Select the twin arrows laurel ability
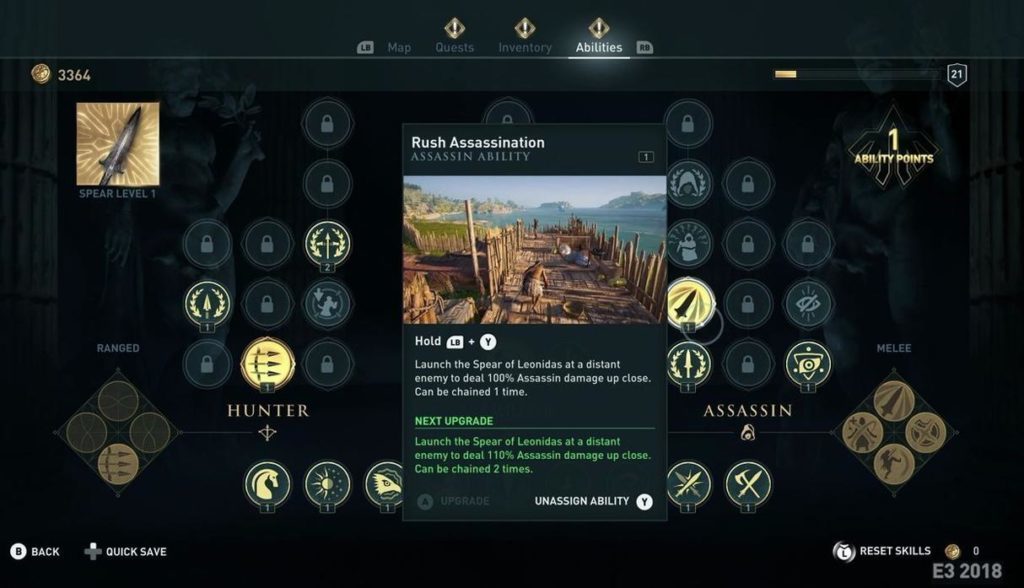Screen dimensions: 1024x588 coord(328,243)
